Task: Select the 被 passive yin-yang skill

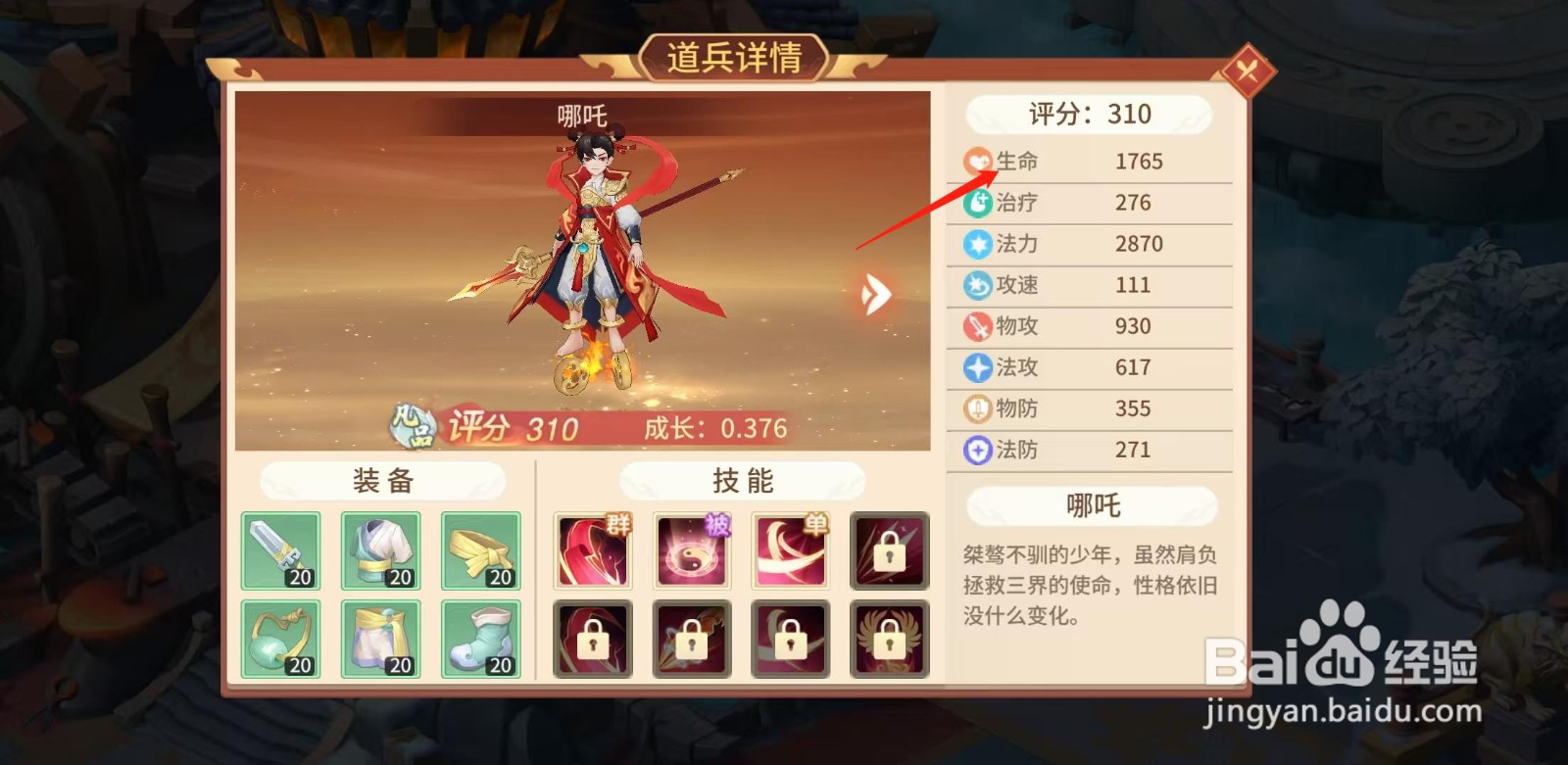Action: pos(691,550)
